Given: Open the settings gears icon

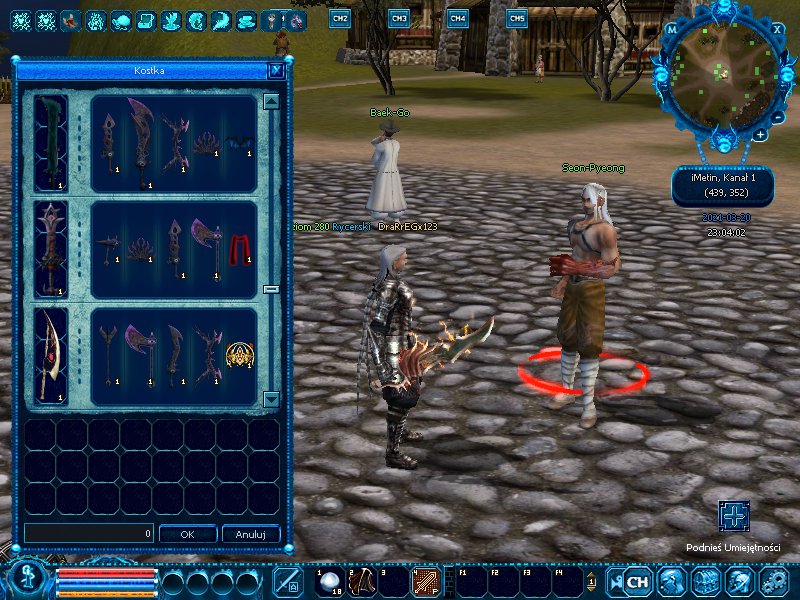Looking at the screenshot, I should 774,581.
